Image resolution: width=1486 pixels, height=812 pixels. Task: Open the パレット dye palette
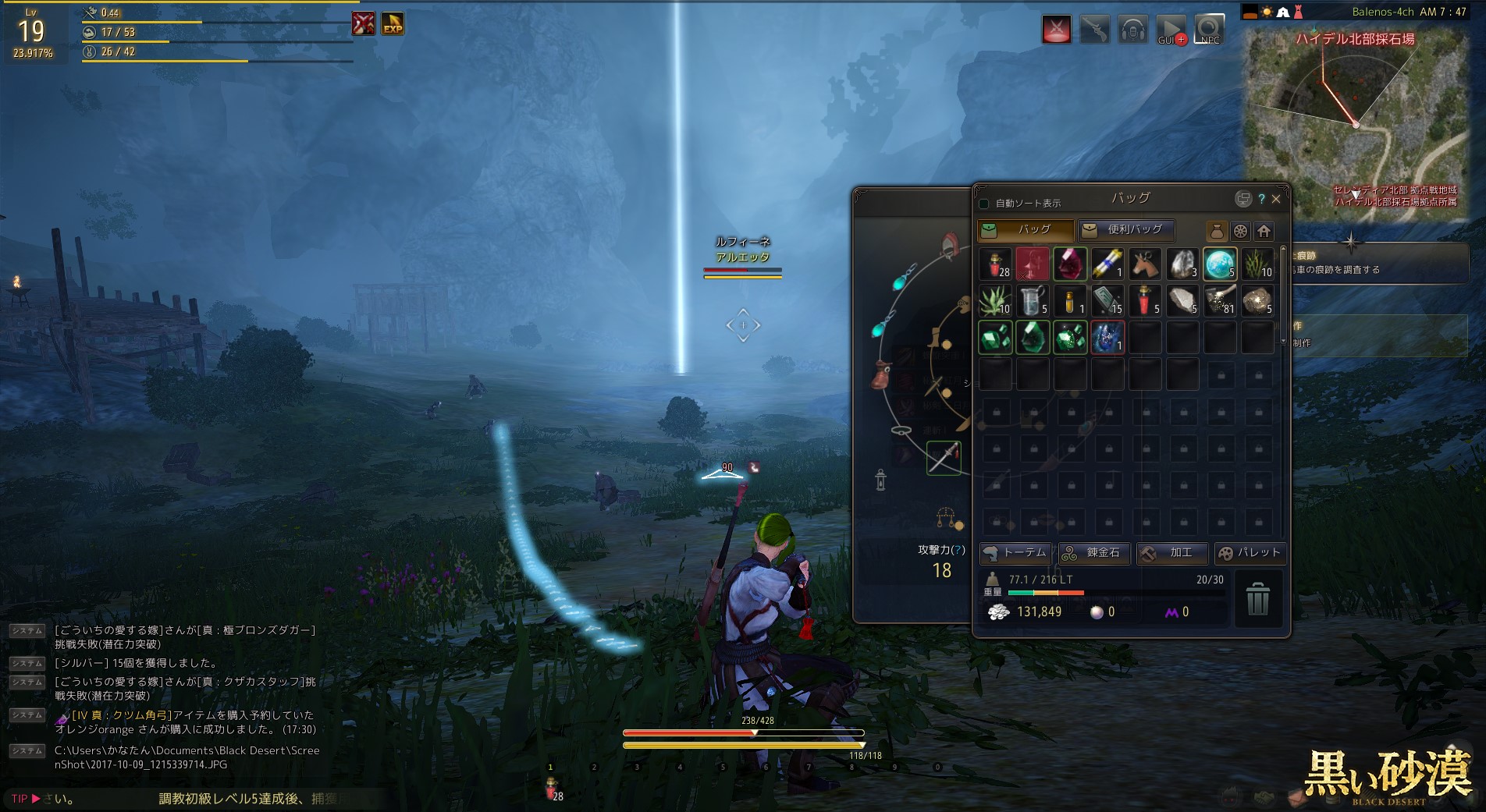pos(1250,553)
